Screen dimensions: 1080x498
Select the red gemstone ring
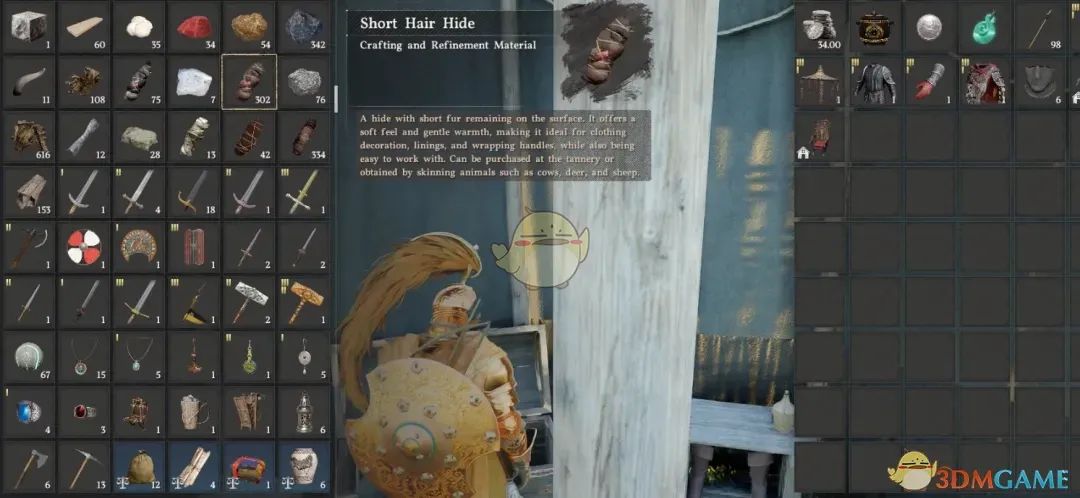click(x=83, y=411)
